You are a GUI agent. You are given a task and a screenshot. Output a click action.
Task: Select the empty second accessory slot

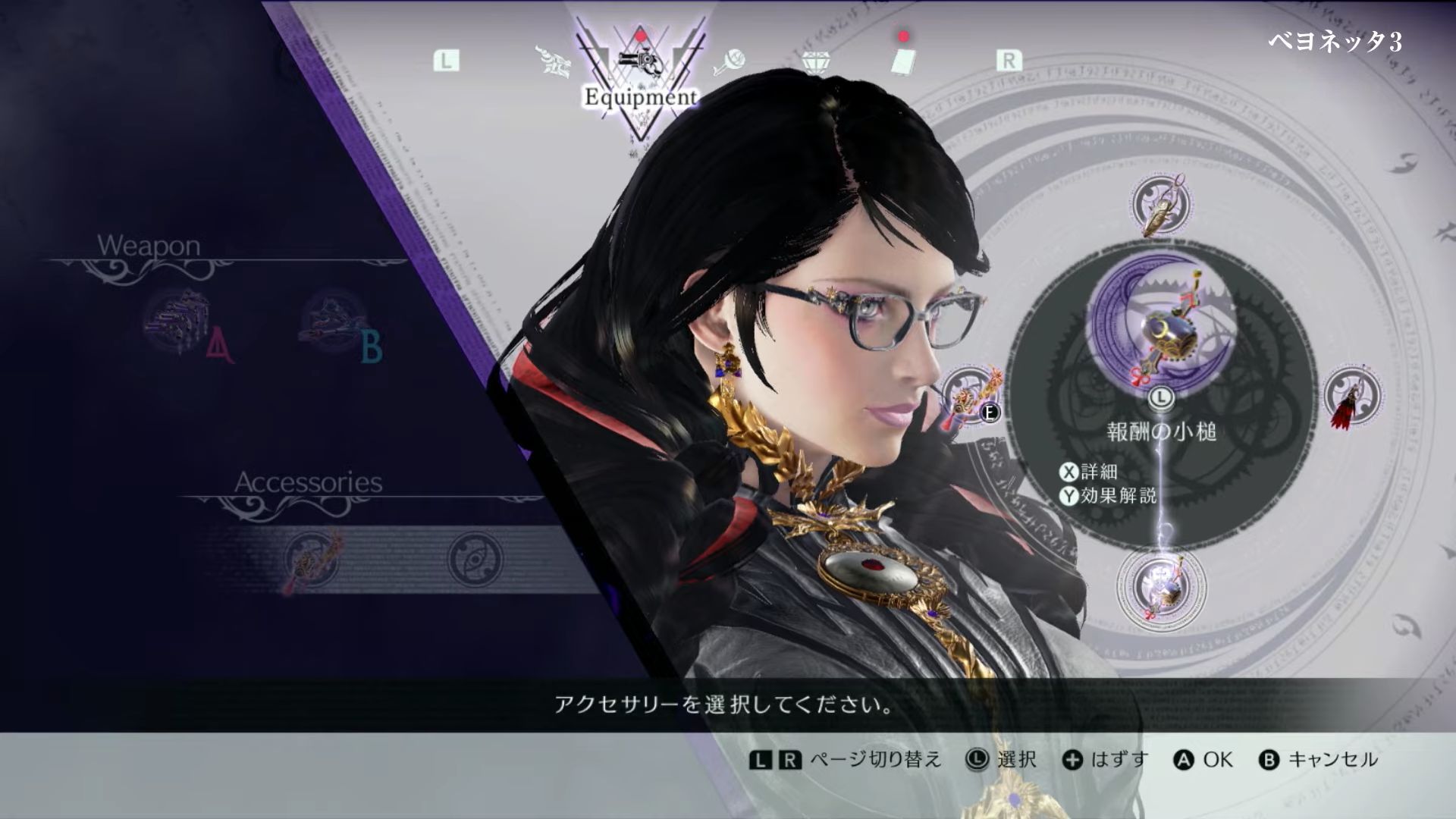475,561
